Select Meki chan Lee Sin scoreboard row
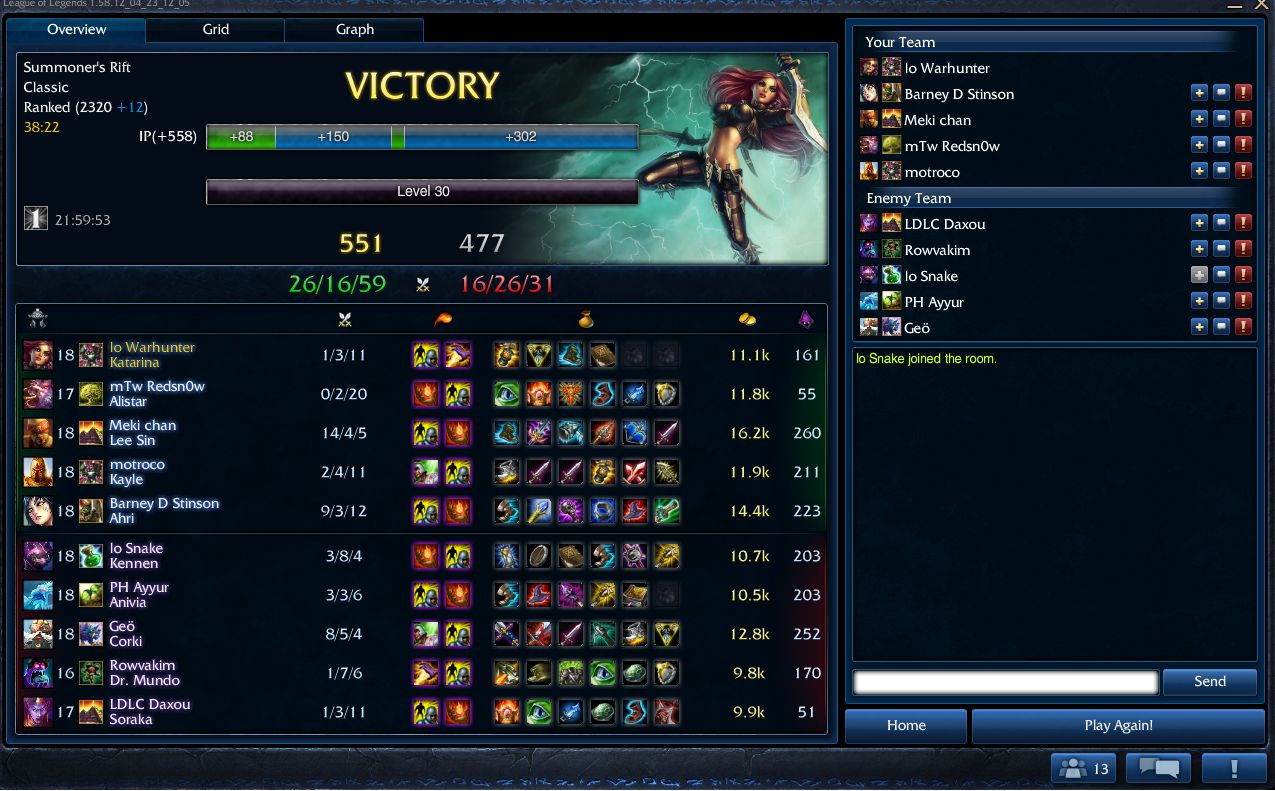 tap(420, 433)
